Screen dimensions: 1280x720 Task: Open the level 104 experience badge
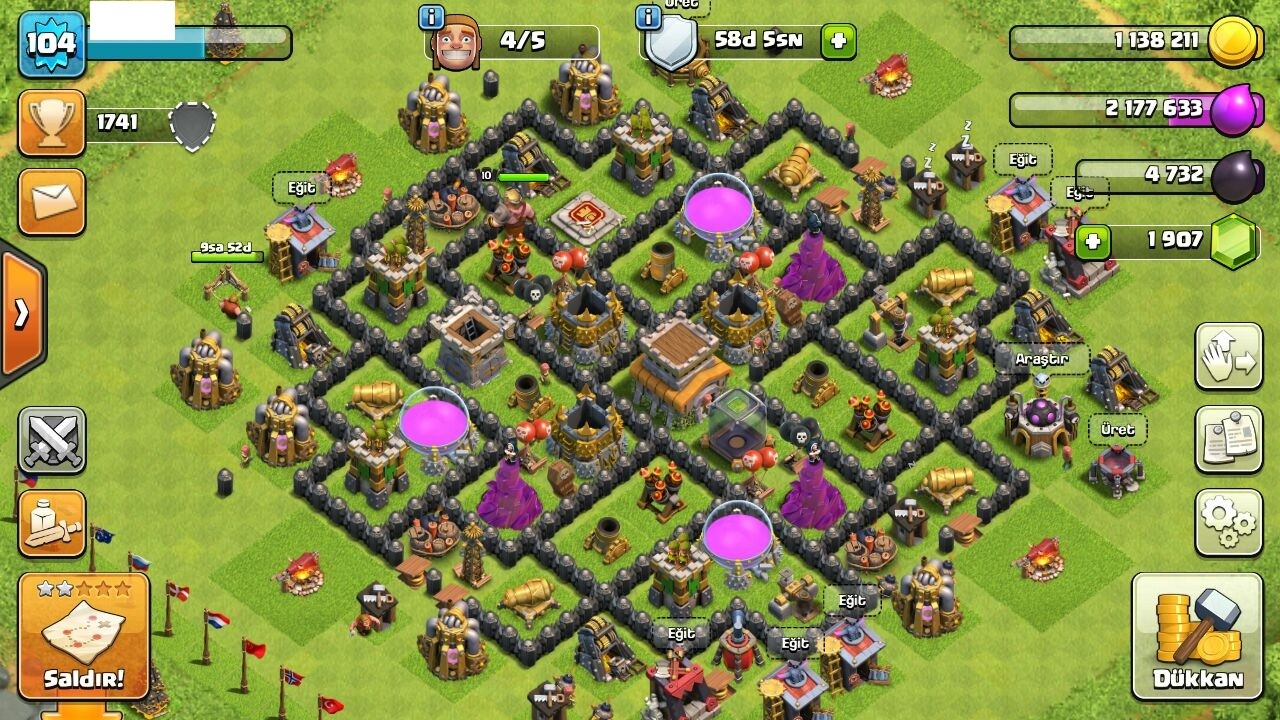(x=51, y=43)
